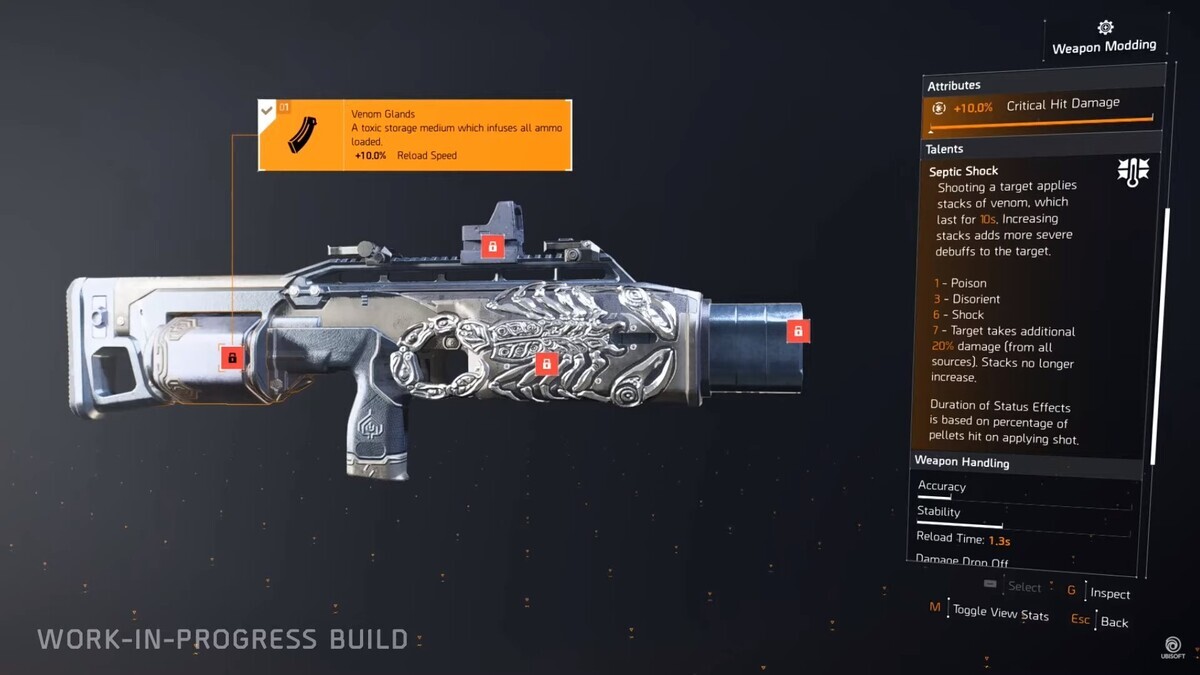Click the Septic Shock talent icon

1133,171
